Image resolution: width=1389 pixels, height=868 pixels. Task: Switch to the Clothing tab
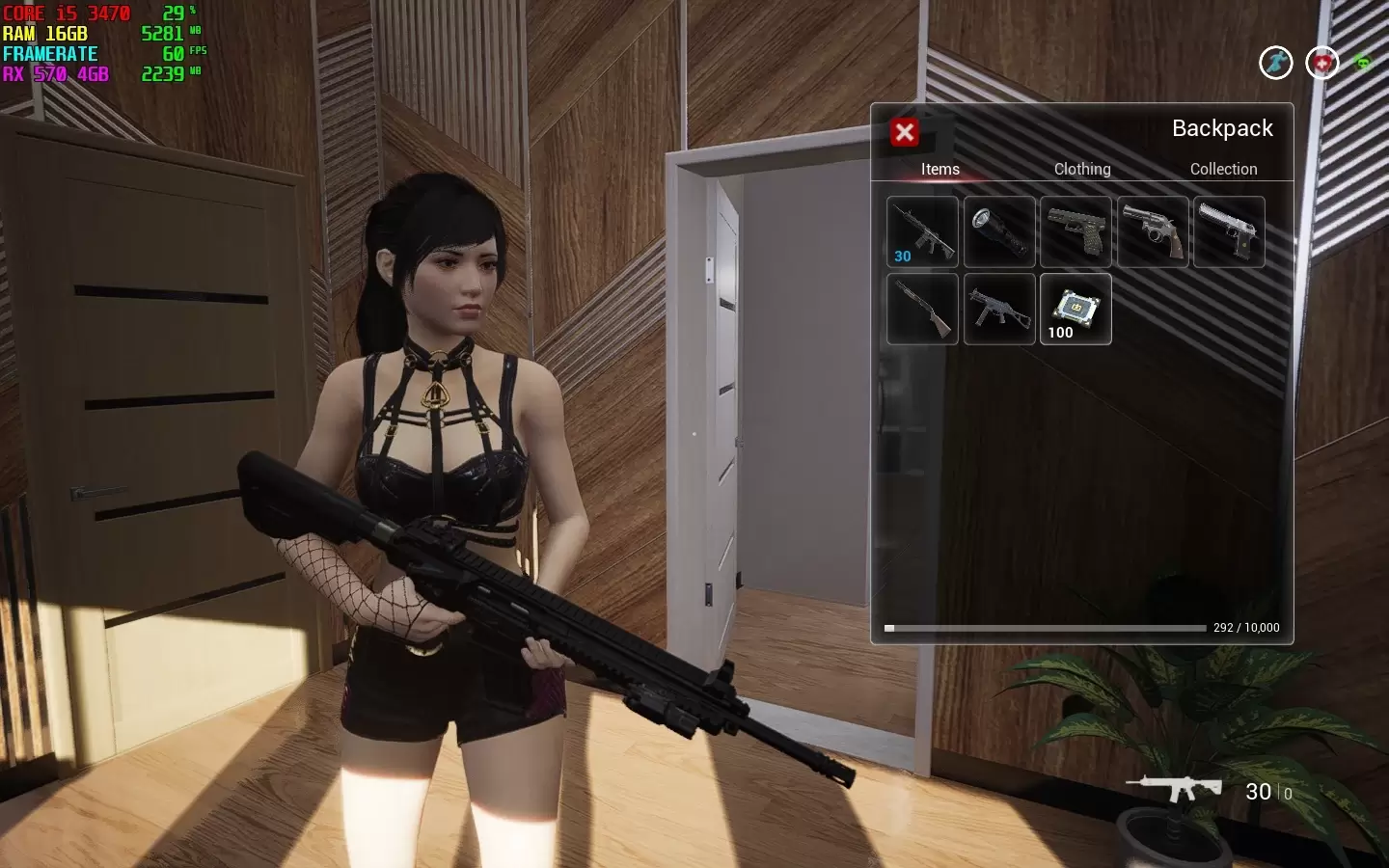tap(1082, 169)
